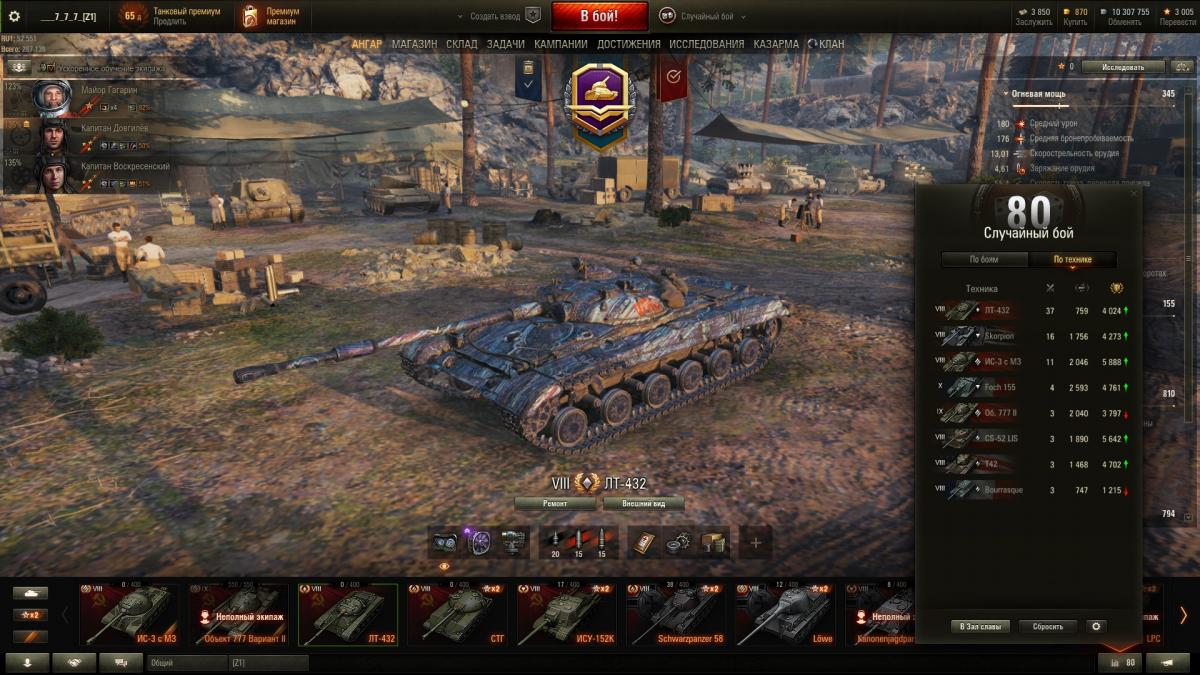1200x675 pixels.
Task: Open the МАГАЗИН menu section
Action: pos(414,44)
